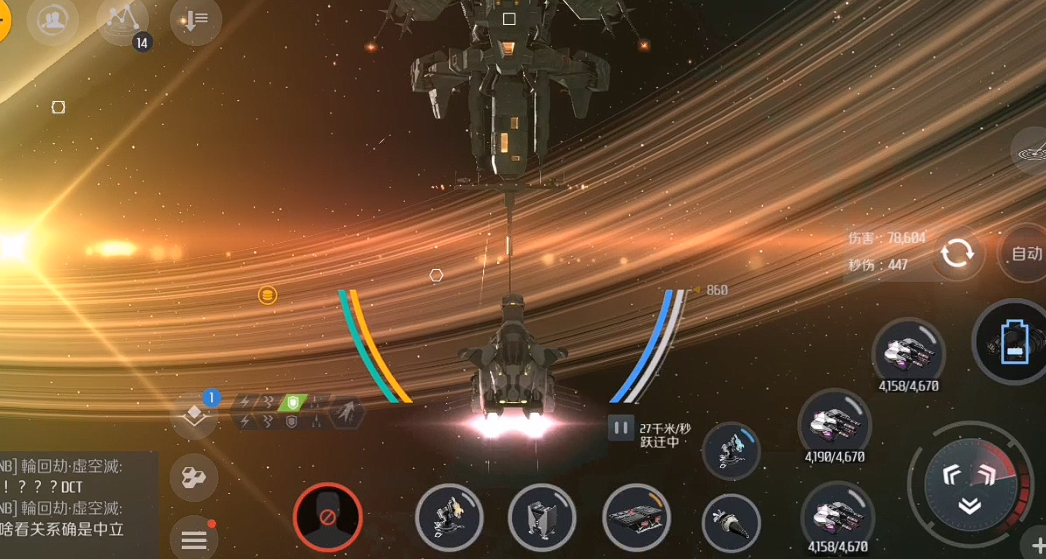Screen dimensions: 1046x559
Task: Open the hamburger main menu
Action: pyautogui.click(x=194, y=540)
